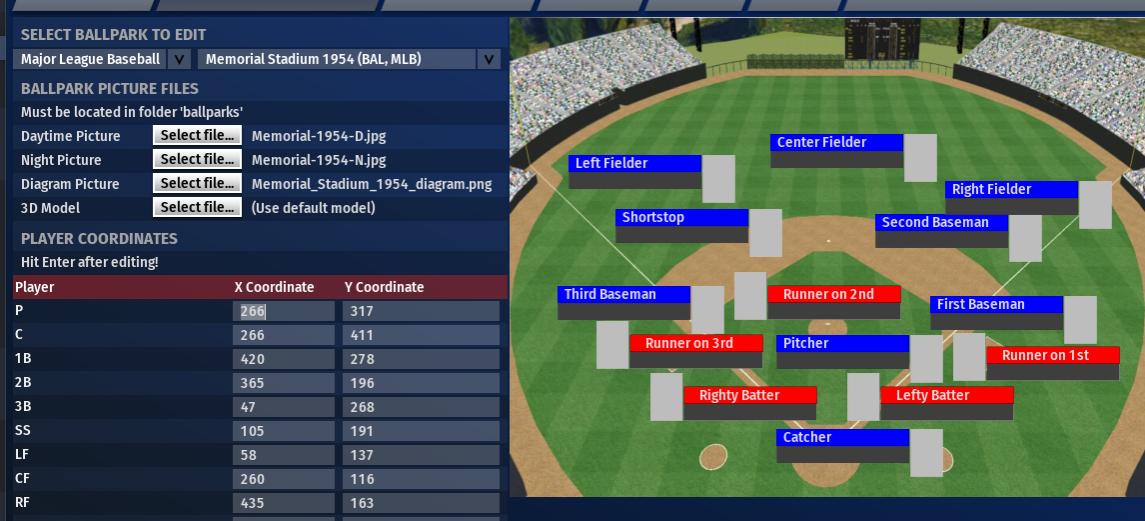Edit the pitcher X coordinate field
1145x521 pixels.
[x=284, y=311]
